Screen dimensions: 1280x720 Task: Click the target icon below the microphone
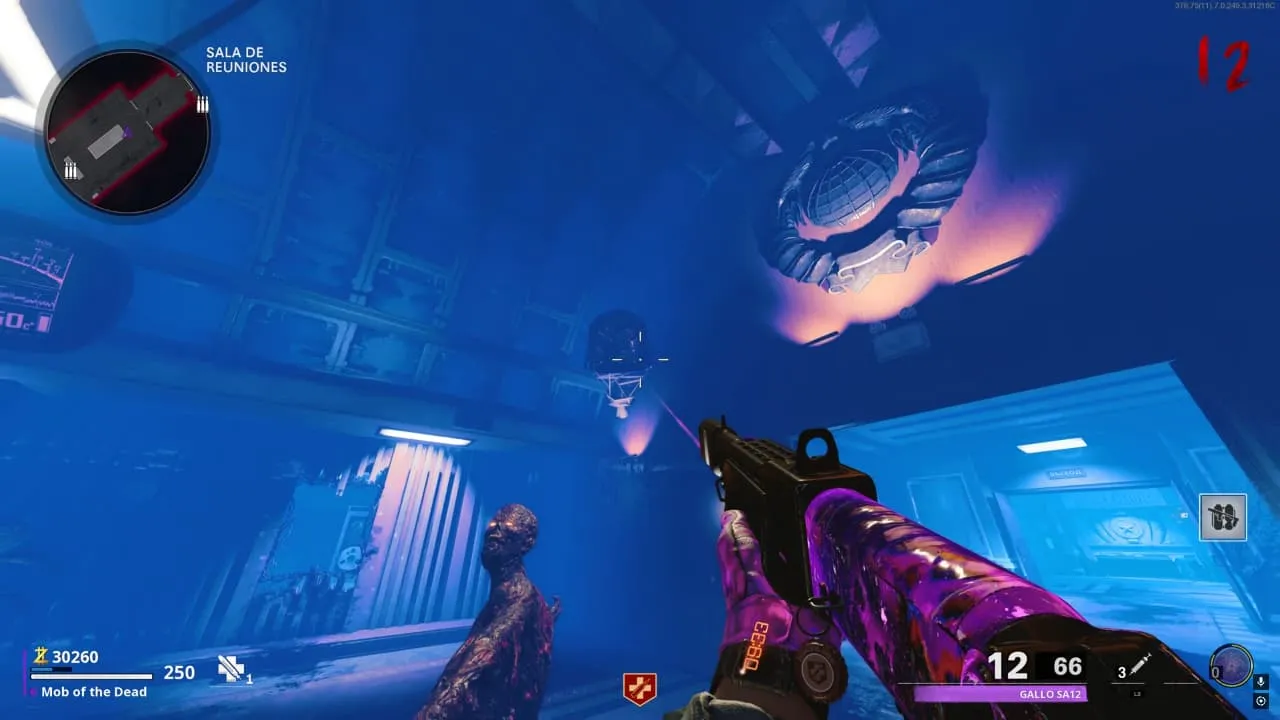pos(1260,701)
